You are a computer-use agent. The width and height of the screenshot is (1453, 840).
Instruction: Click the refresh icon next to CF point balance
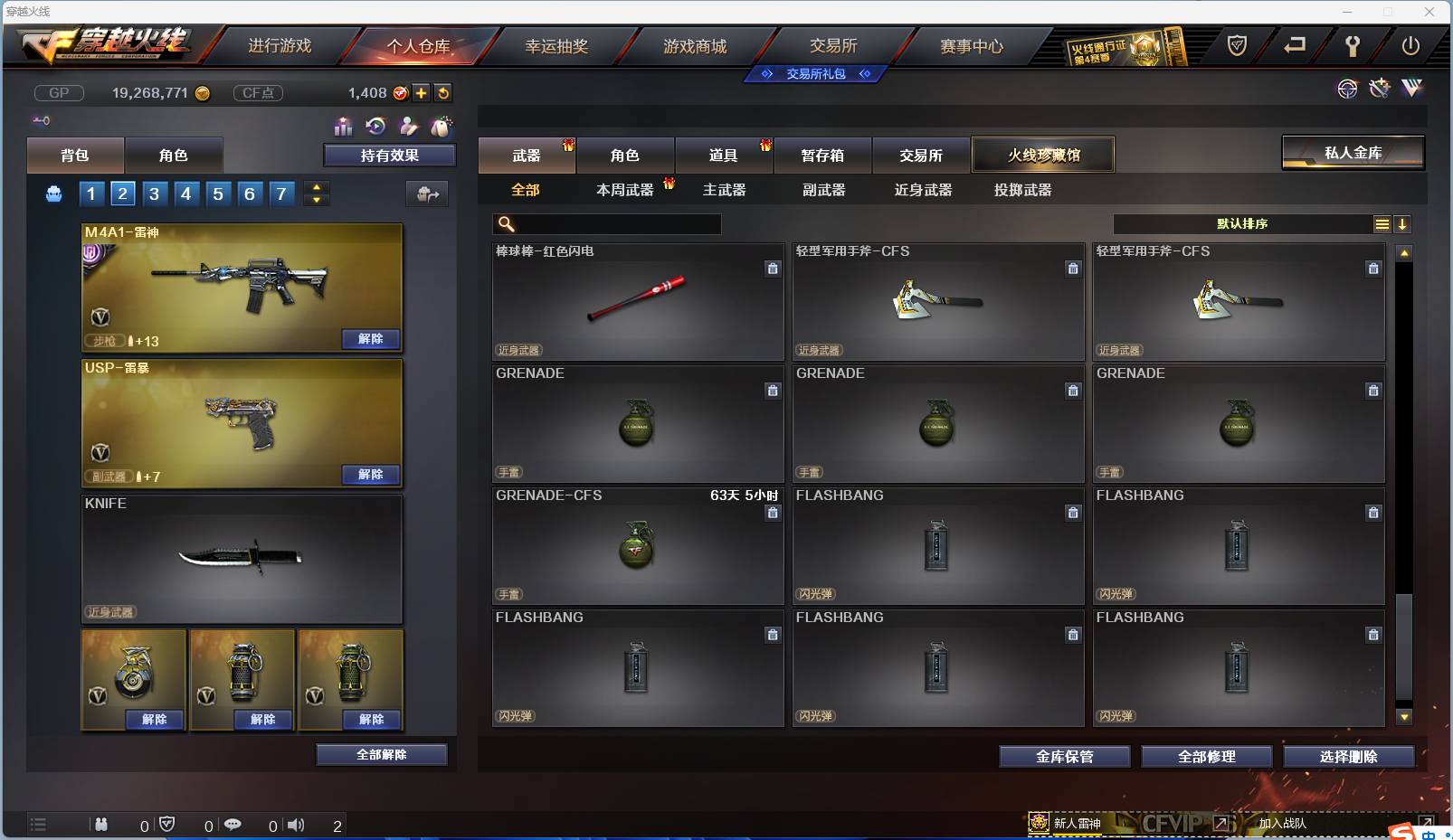tap(443, 92)
